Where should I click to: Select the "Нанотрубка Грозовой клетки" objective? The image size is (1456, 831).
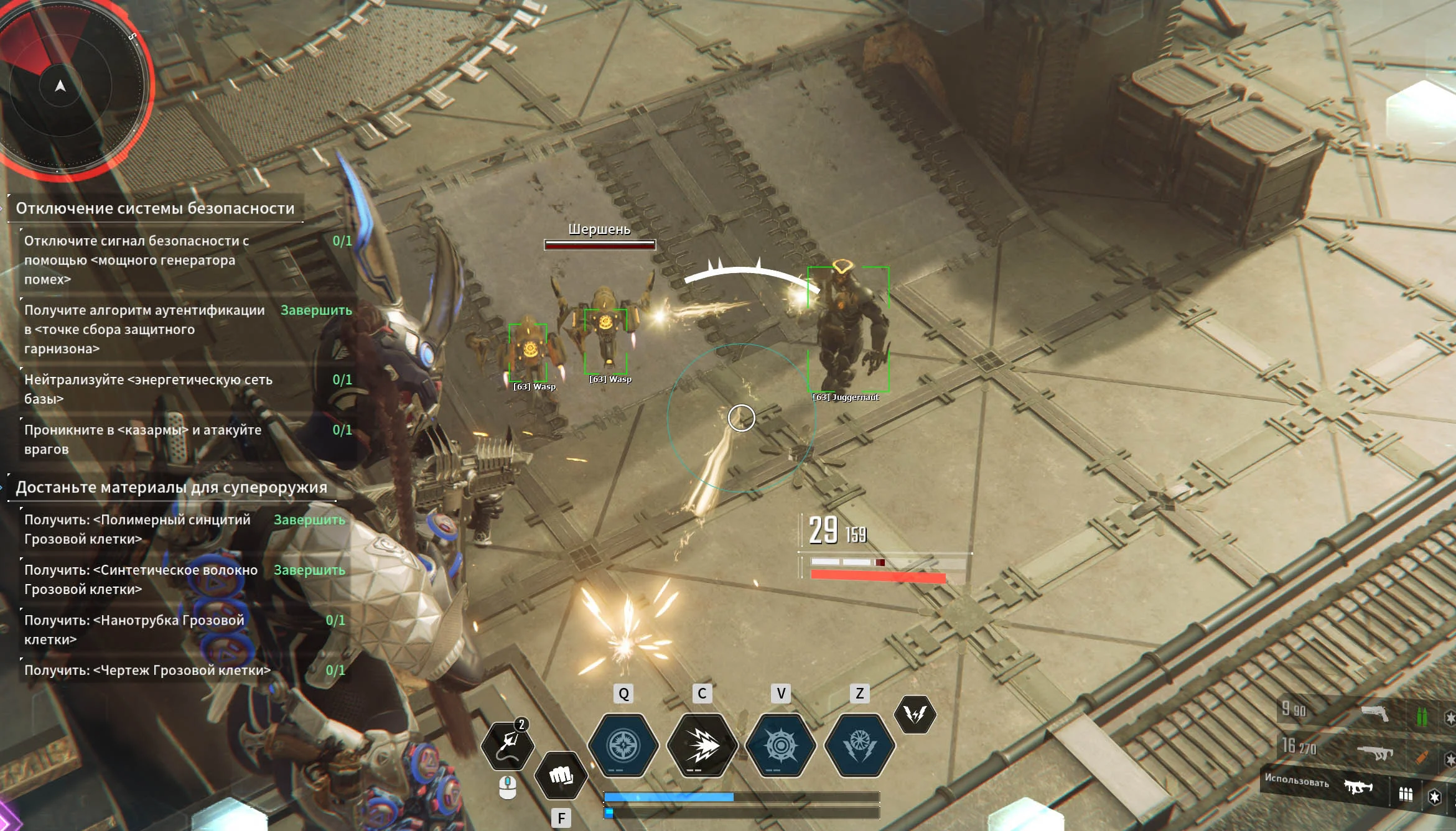[134, 629]
